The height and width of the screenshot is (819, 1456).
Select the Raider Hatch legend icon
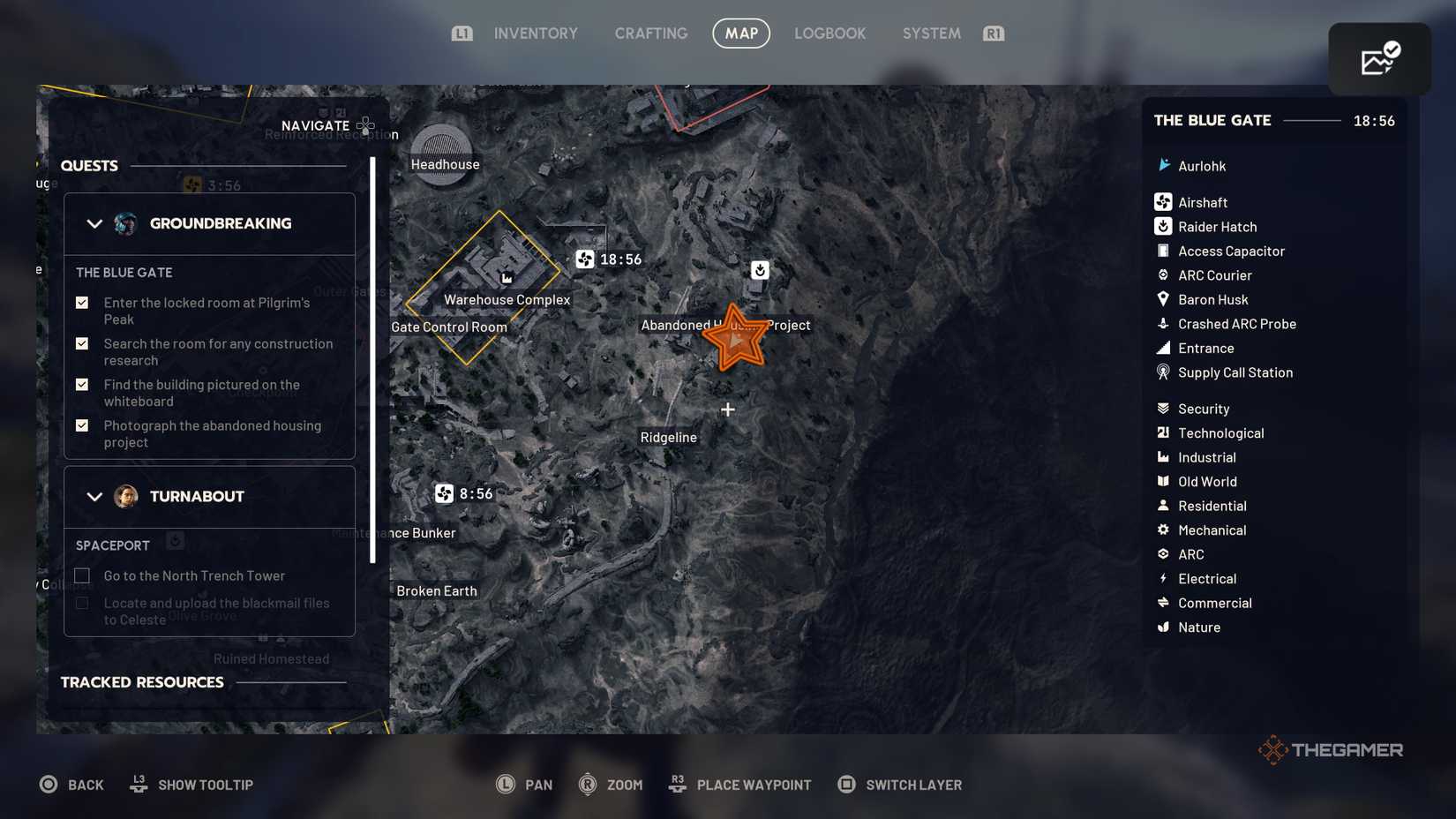click(1161, 226)
